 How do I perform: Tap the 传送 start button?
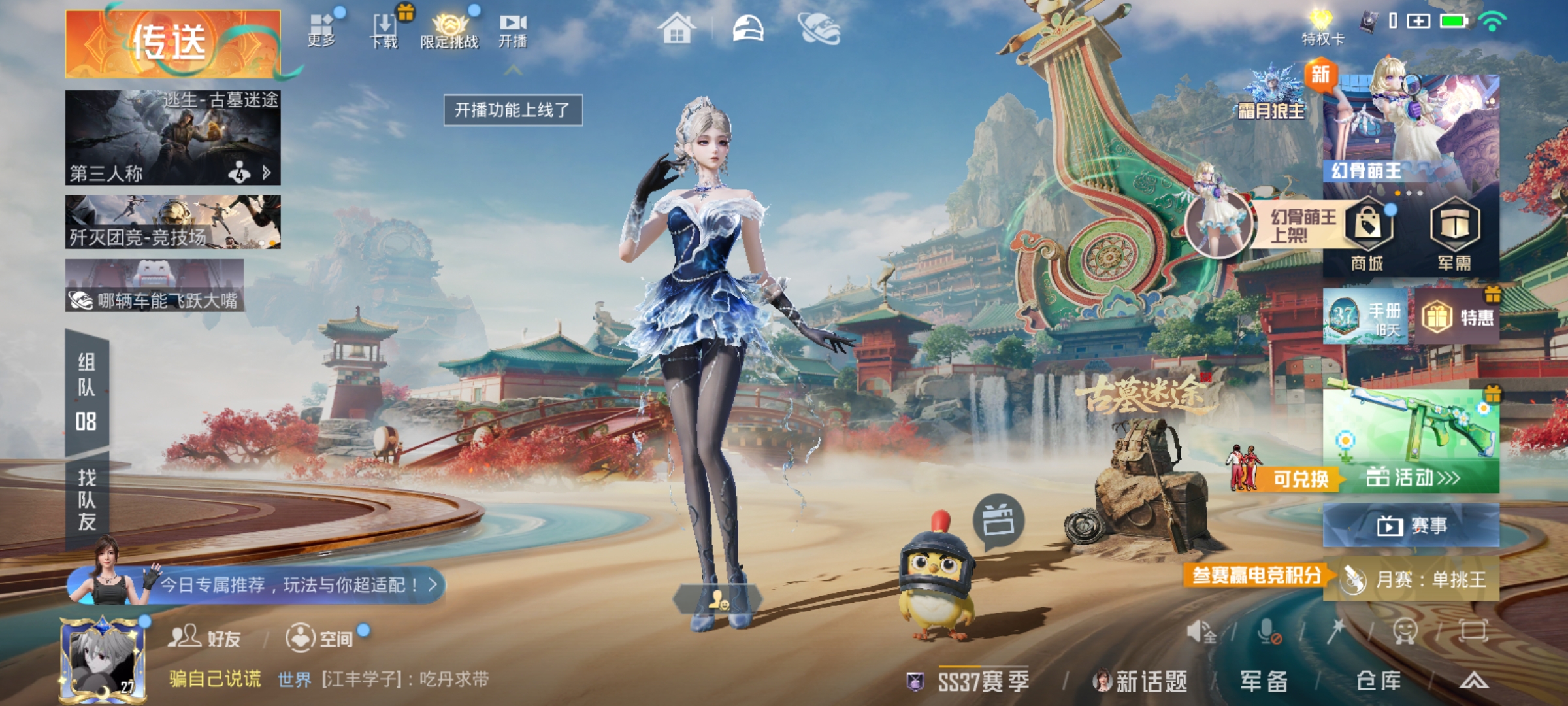tap(172, 43)
